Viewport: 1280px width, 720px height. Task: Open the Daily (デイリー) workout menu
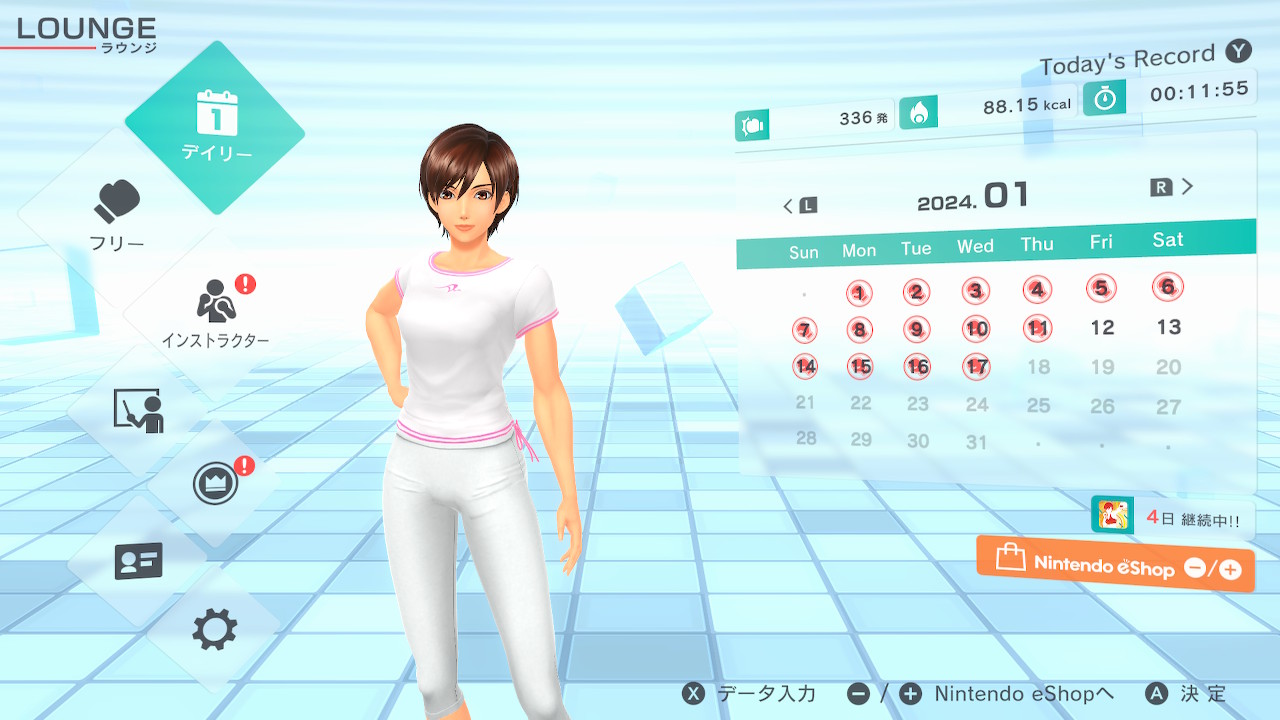coord(215,127)
